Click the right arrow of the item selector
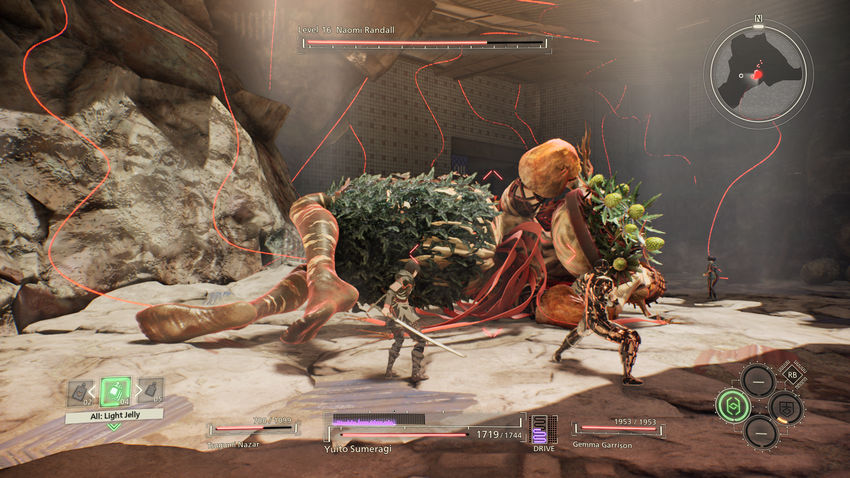Image resolution: width=850 pixels, height=478 pixels. point(137,392)
